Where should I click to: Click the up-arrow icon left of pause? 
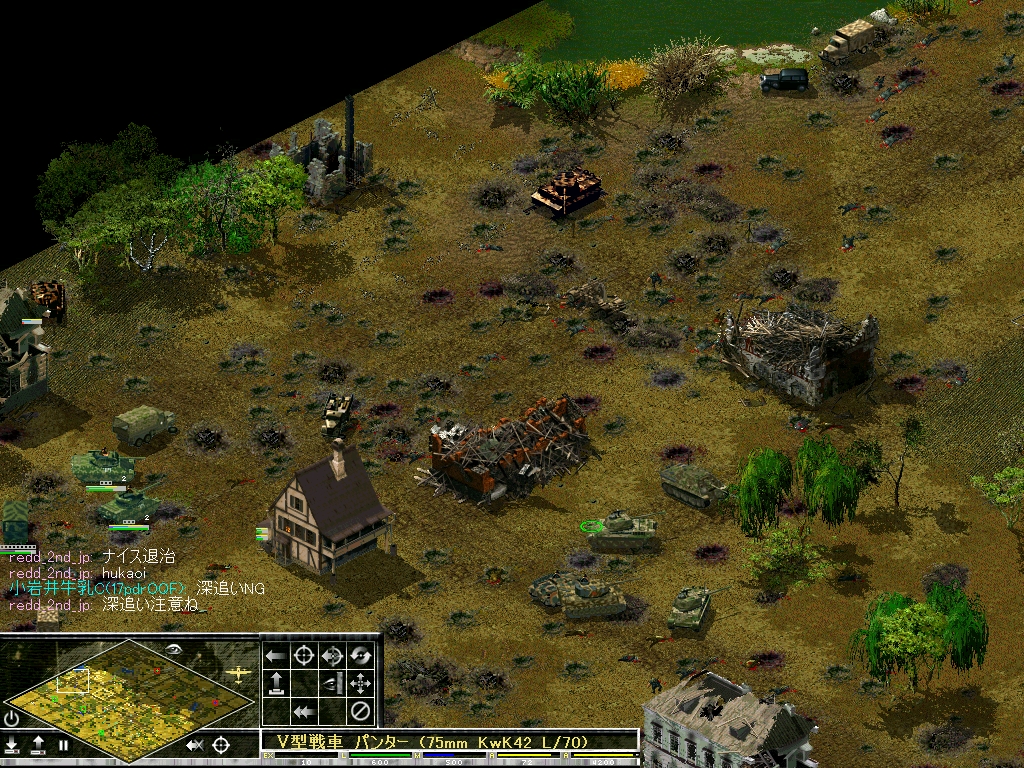38,745
